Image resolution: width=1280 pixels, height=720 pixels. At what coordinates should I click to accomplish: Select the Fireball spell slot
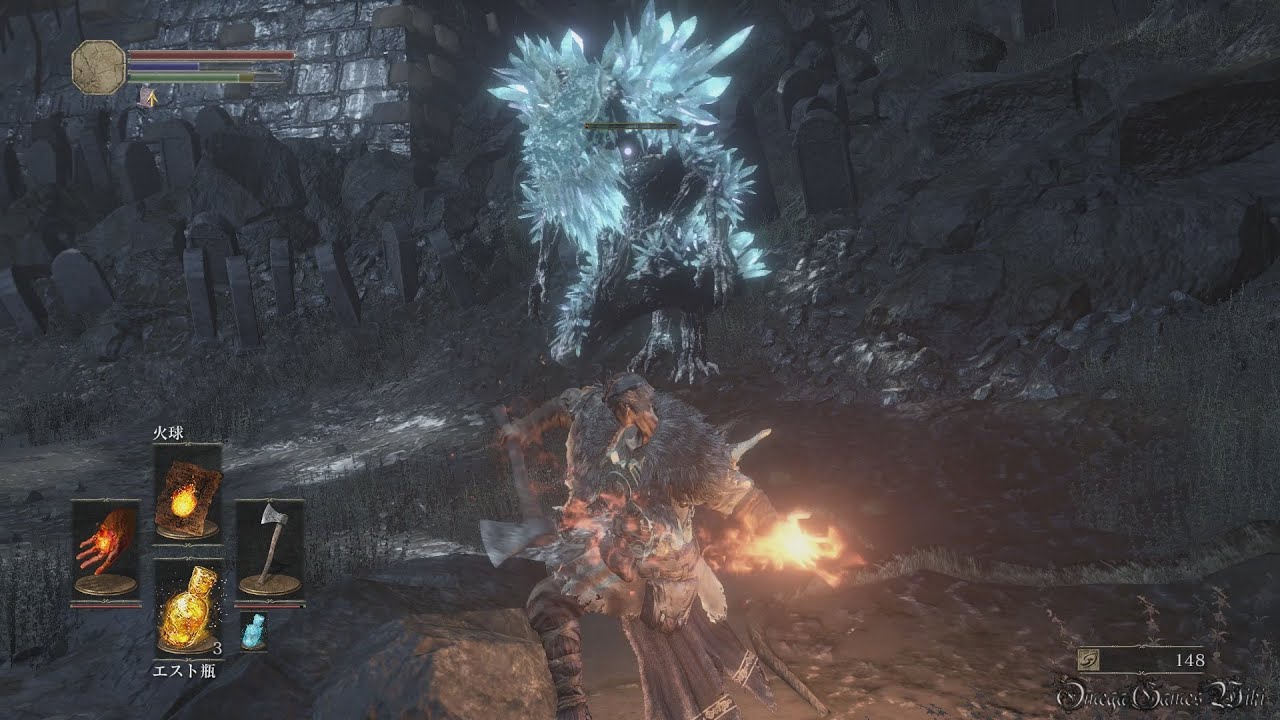(187, 494)
